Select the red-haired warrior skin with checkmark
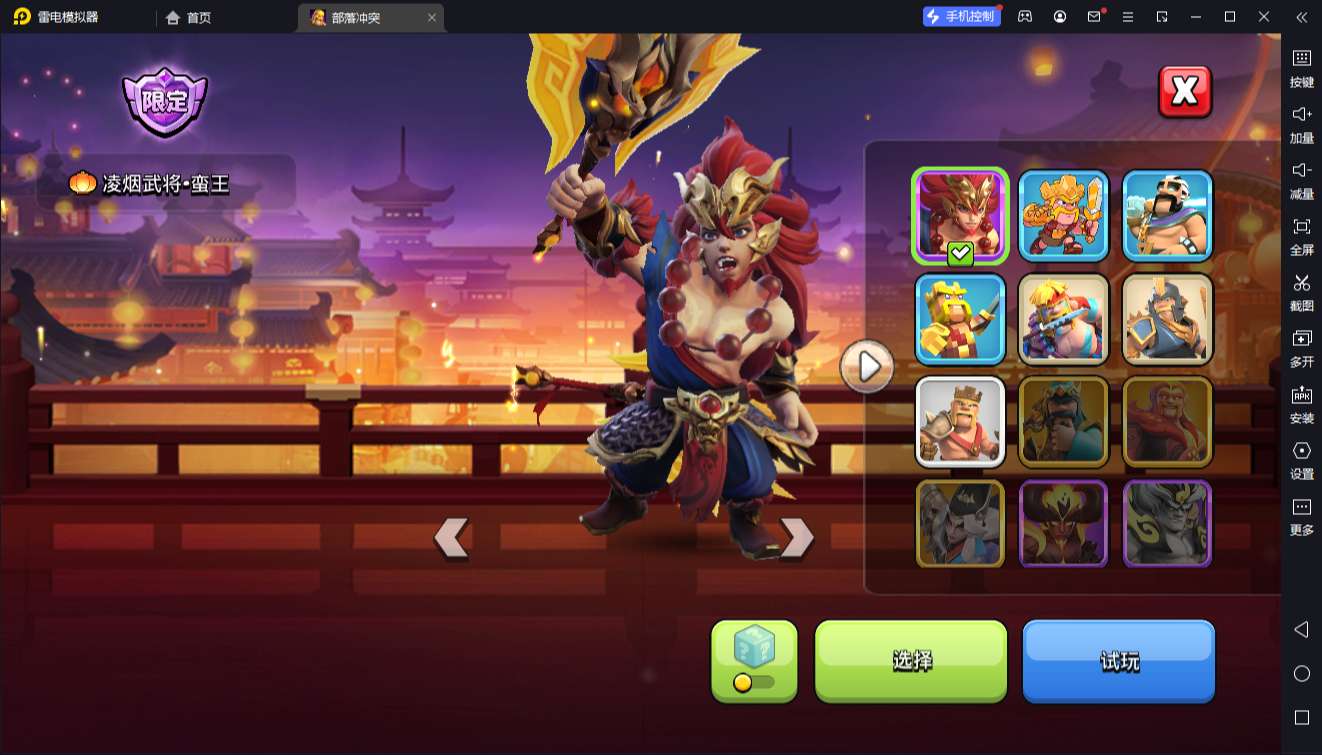Viewport: 1322px width, 755px height. [x=960, y=215]
